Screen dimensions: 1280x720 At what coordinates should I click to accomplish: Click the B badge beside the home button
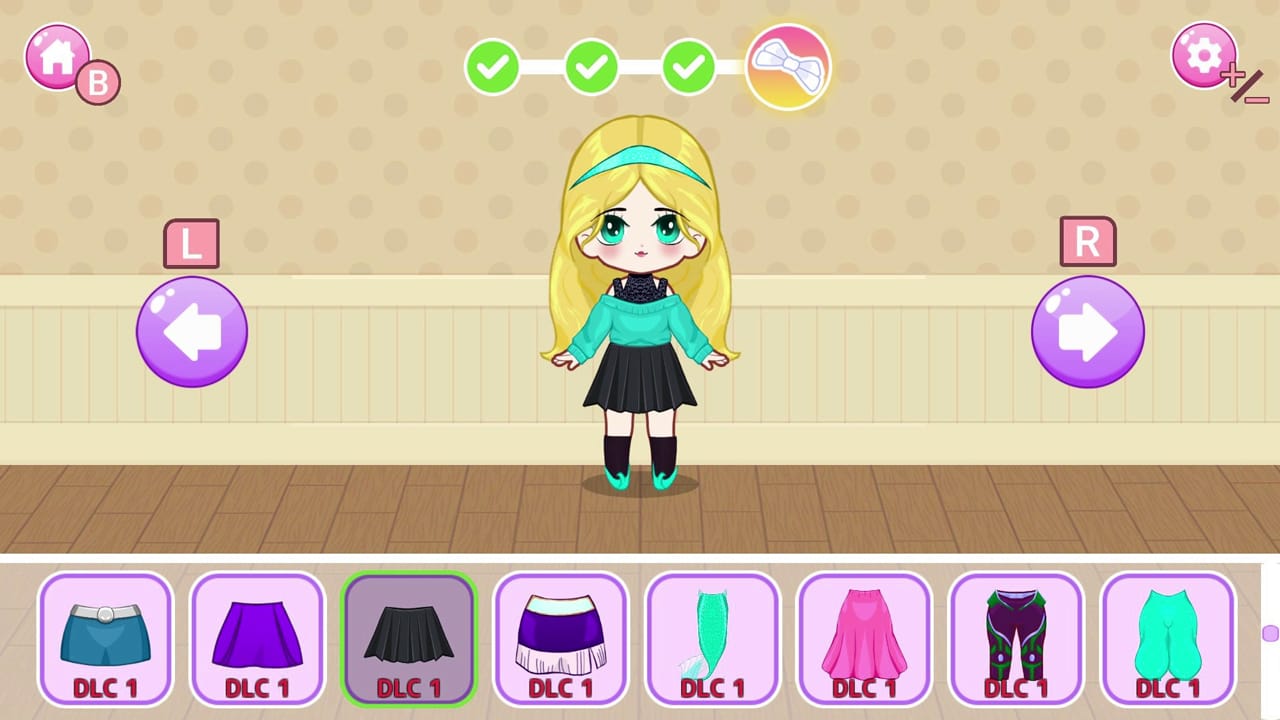pos(97,82)
